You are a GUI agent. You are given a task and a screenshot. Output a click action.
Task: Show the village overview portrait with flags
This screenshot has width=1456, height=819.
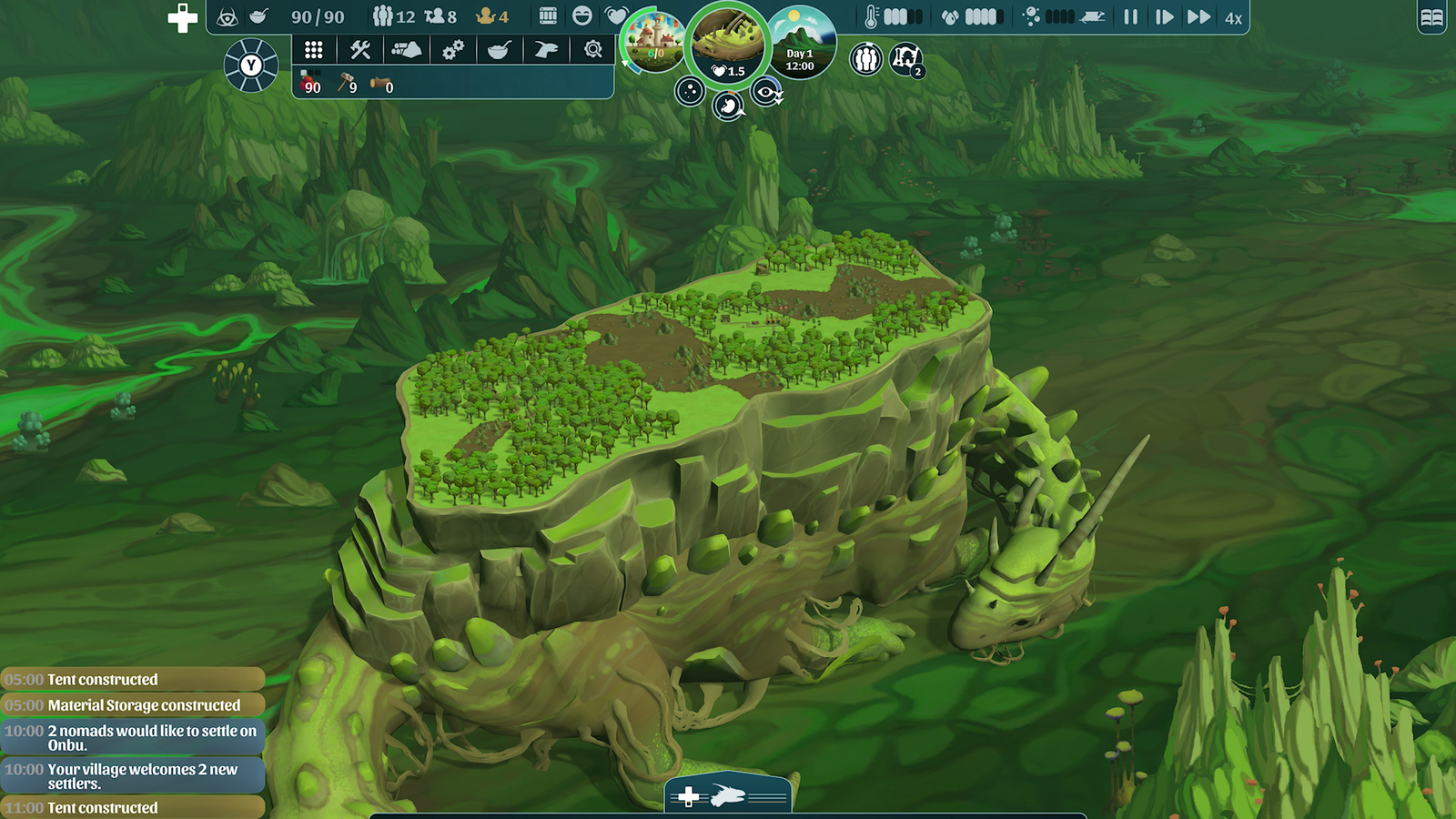click(x=652, y=41)
